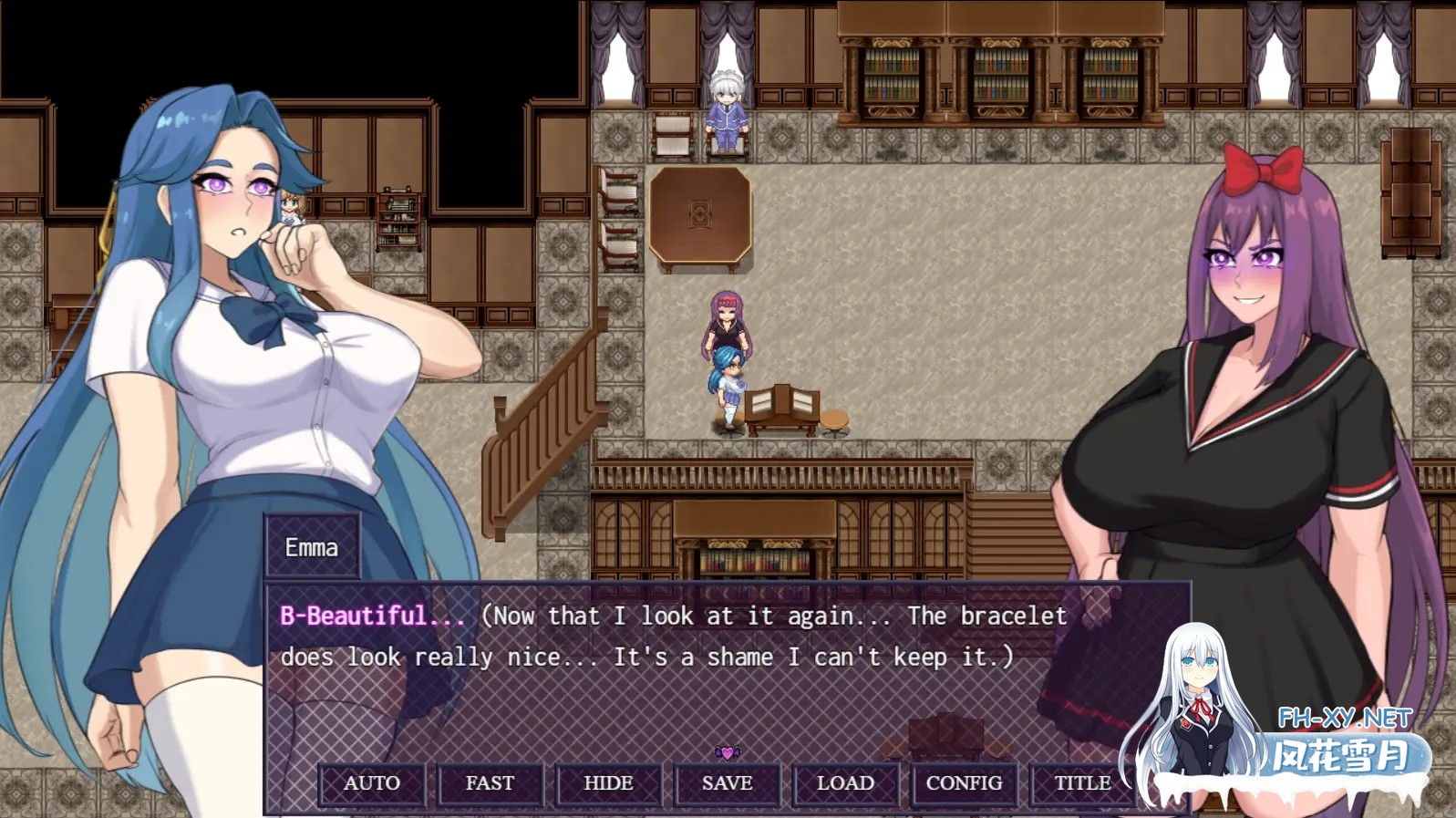Viewport: 1456px width, 818px height.
Task: Open the SAVE menu
Action: 727,783
